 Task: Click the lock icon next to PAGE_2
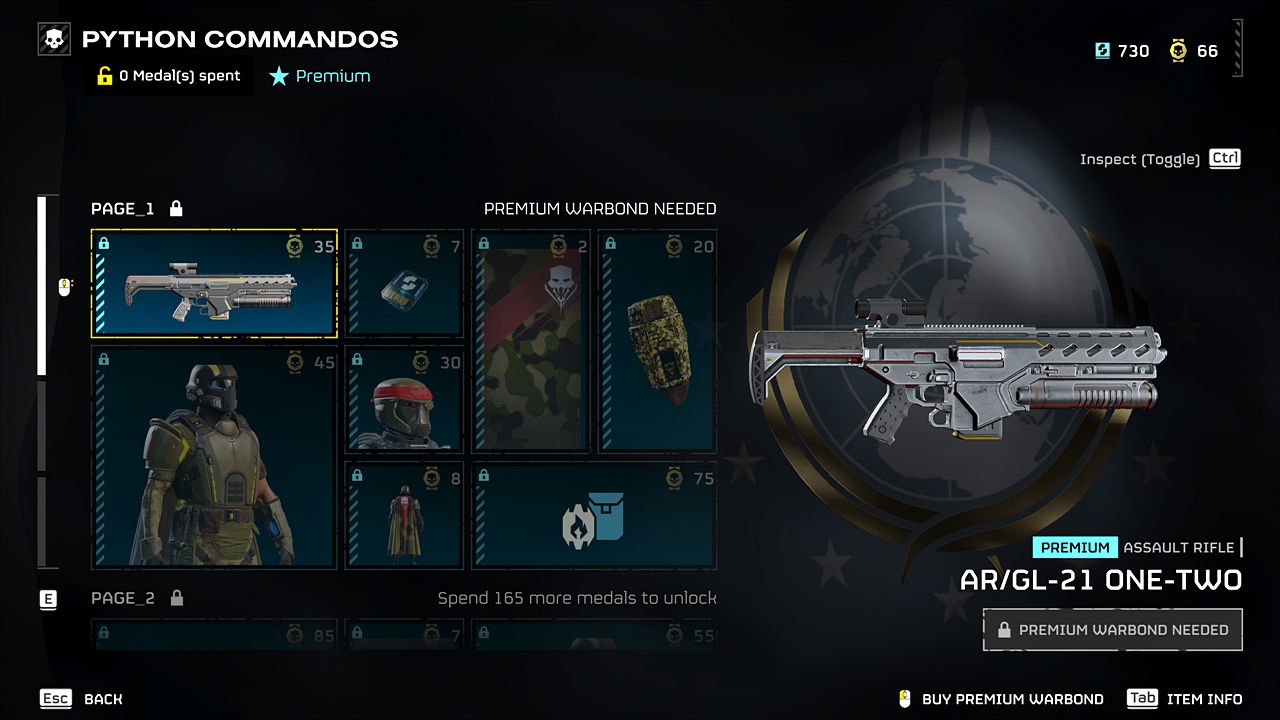(176, 598)
